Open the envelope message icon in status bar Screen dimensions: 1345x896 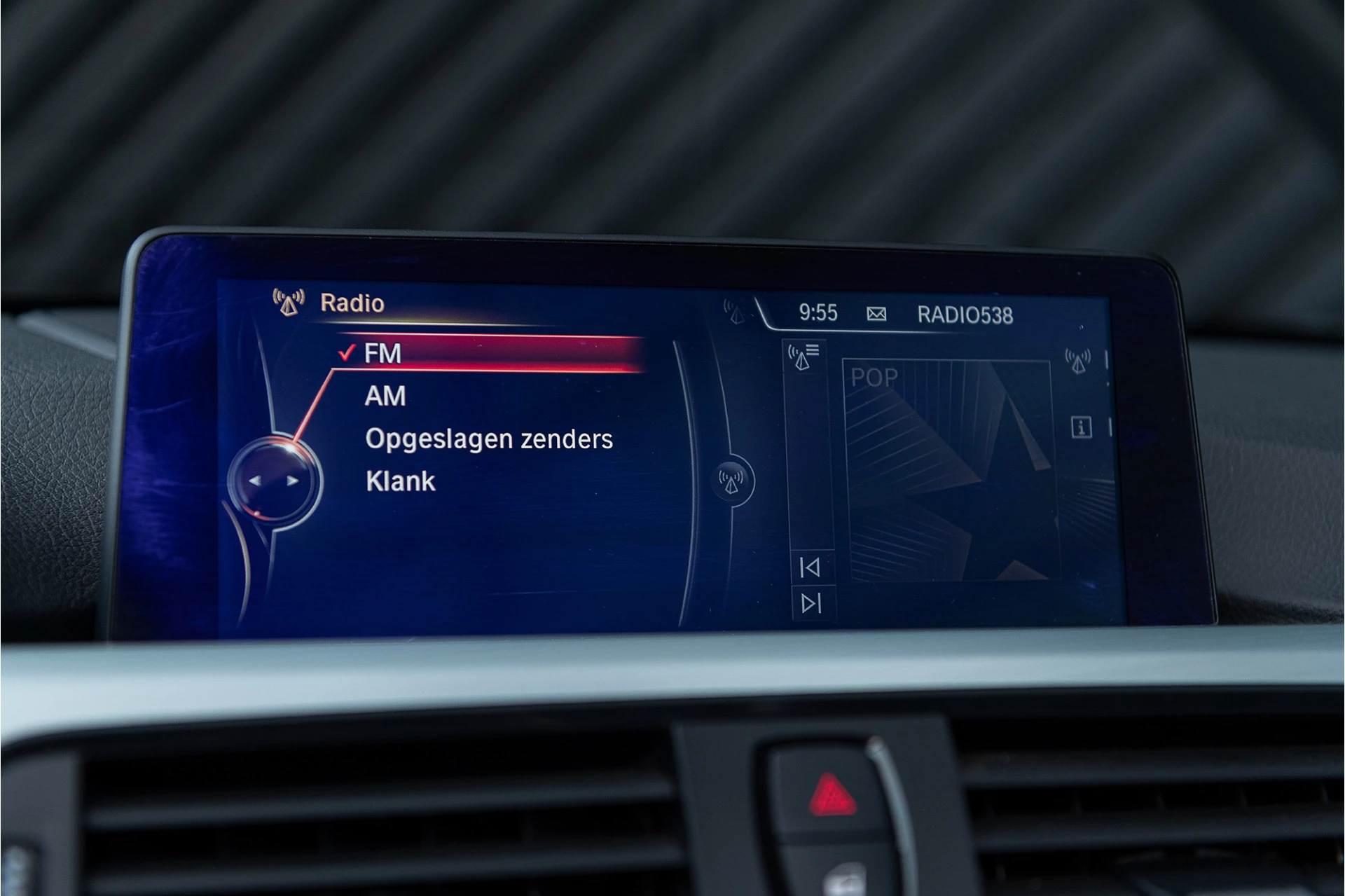[x=876, y=315]
